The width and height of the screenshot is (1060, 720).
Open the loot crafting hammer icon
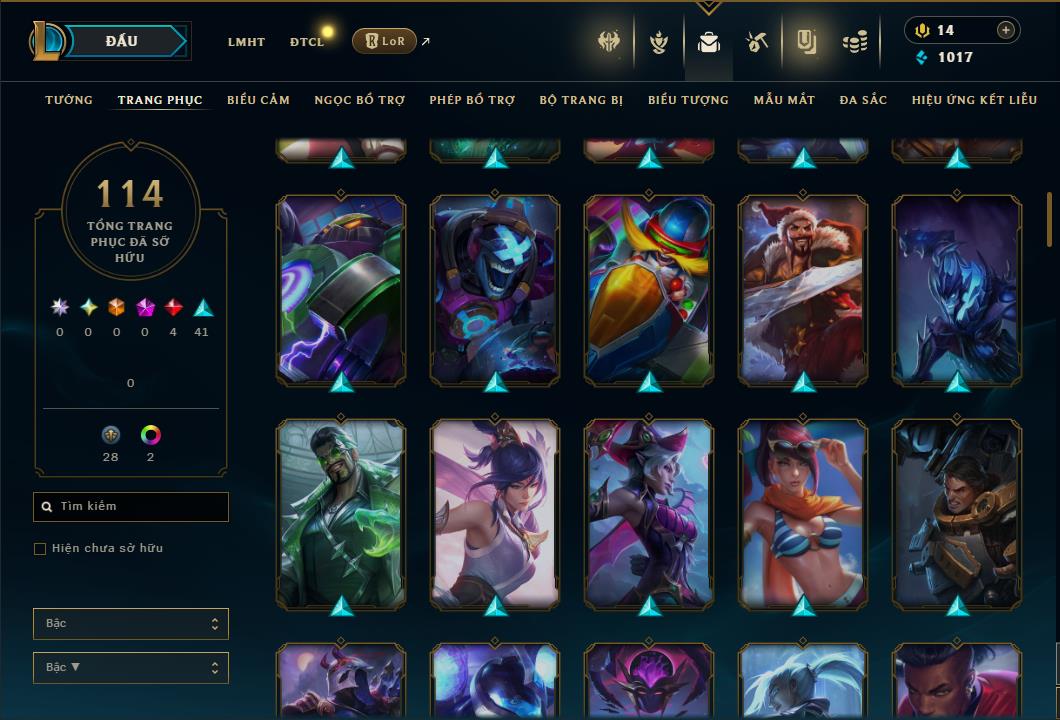click(x=756, y=42)
